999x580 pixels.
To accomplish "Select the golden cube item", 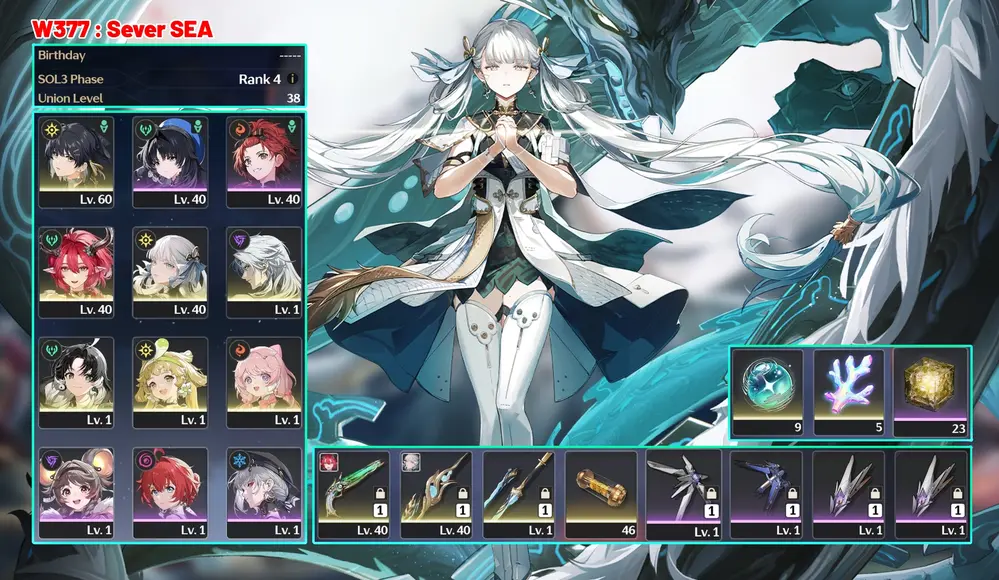I will click(931, 387).
